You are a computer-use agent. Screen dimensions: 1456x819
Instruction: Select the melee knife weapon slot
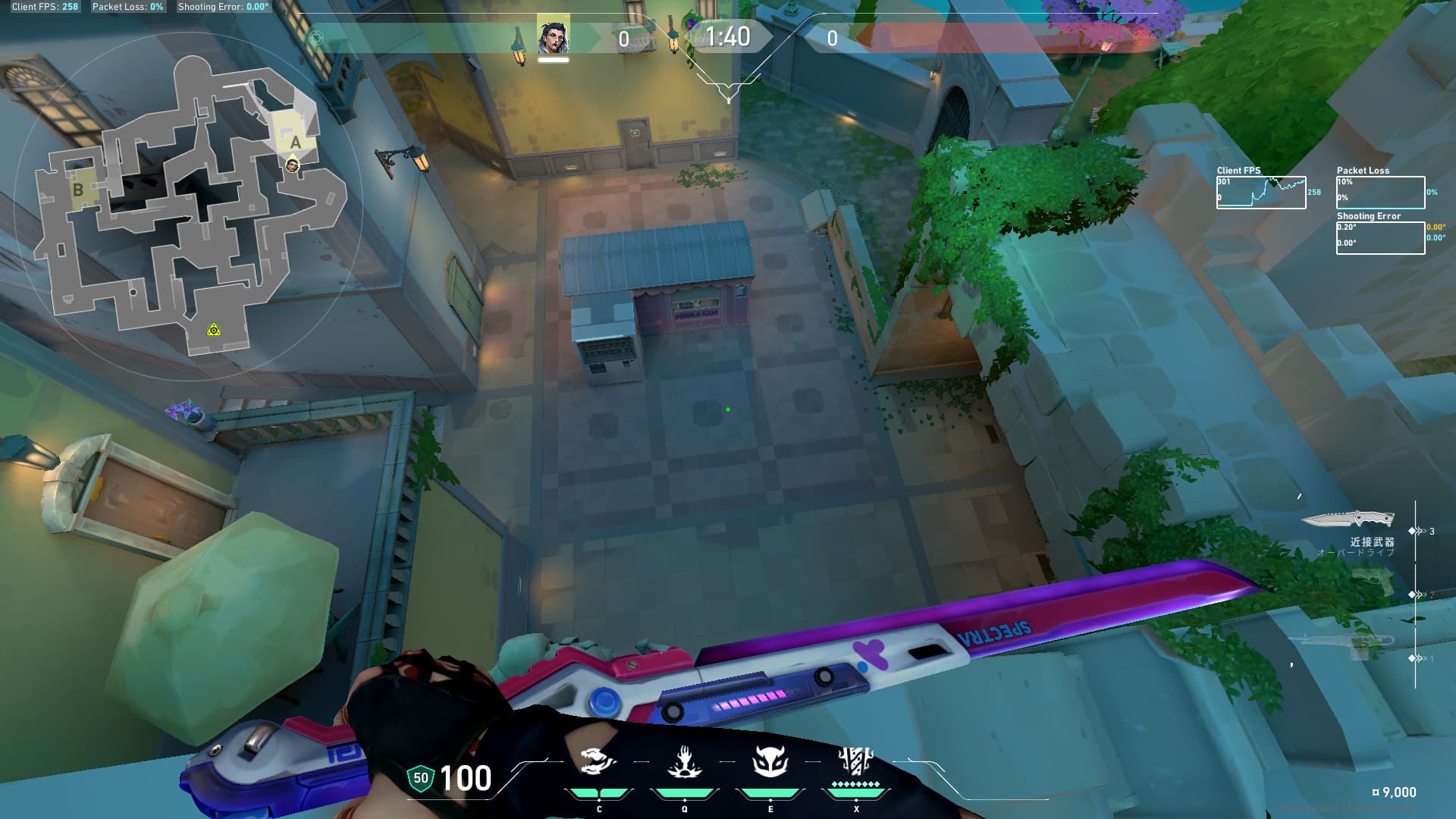tap(1348, 520)
